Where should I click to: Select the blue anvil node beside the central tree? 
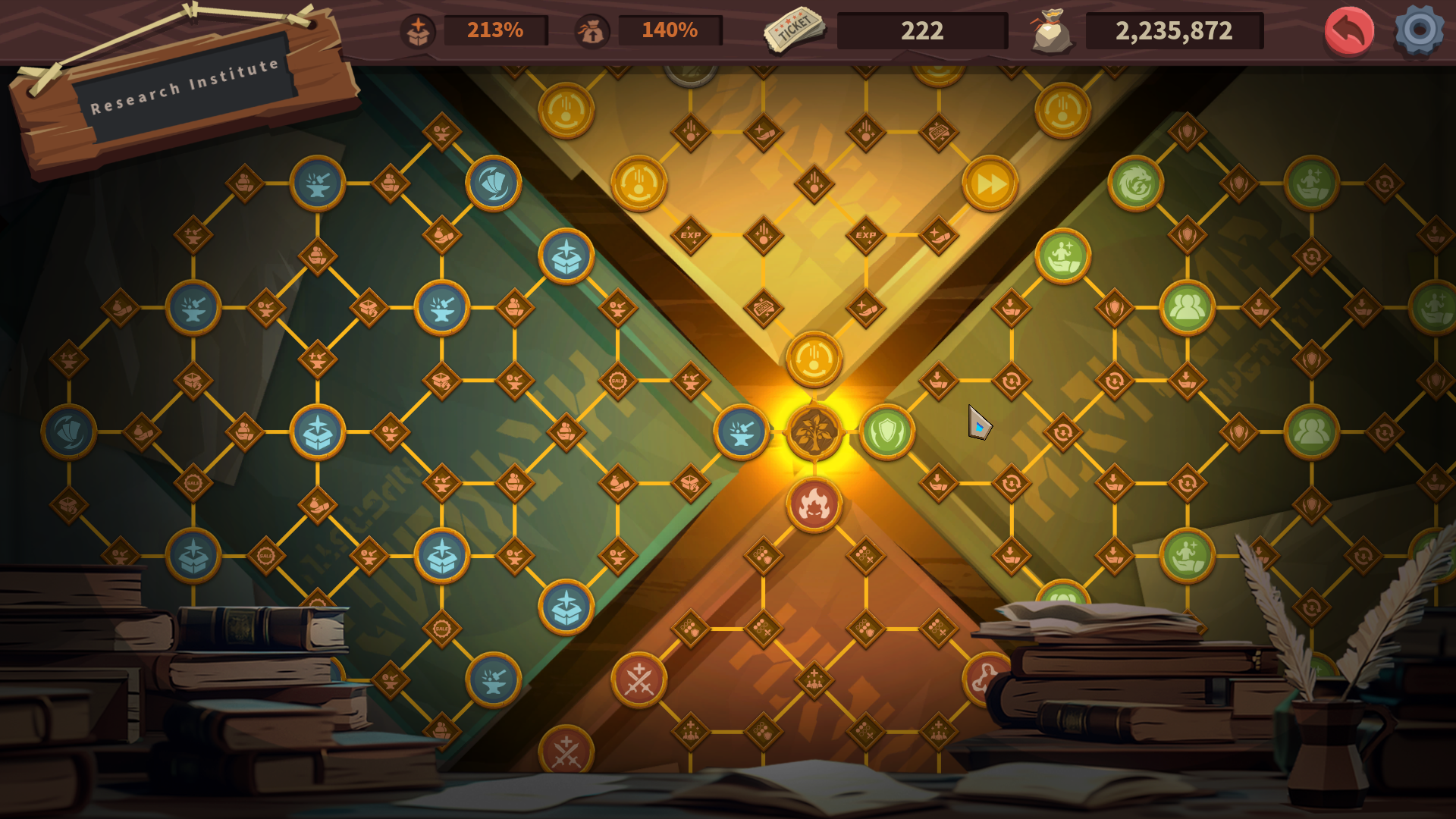(741, 432)
